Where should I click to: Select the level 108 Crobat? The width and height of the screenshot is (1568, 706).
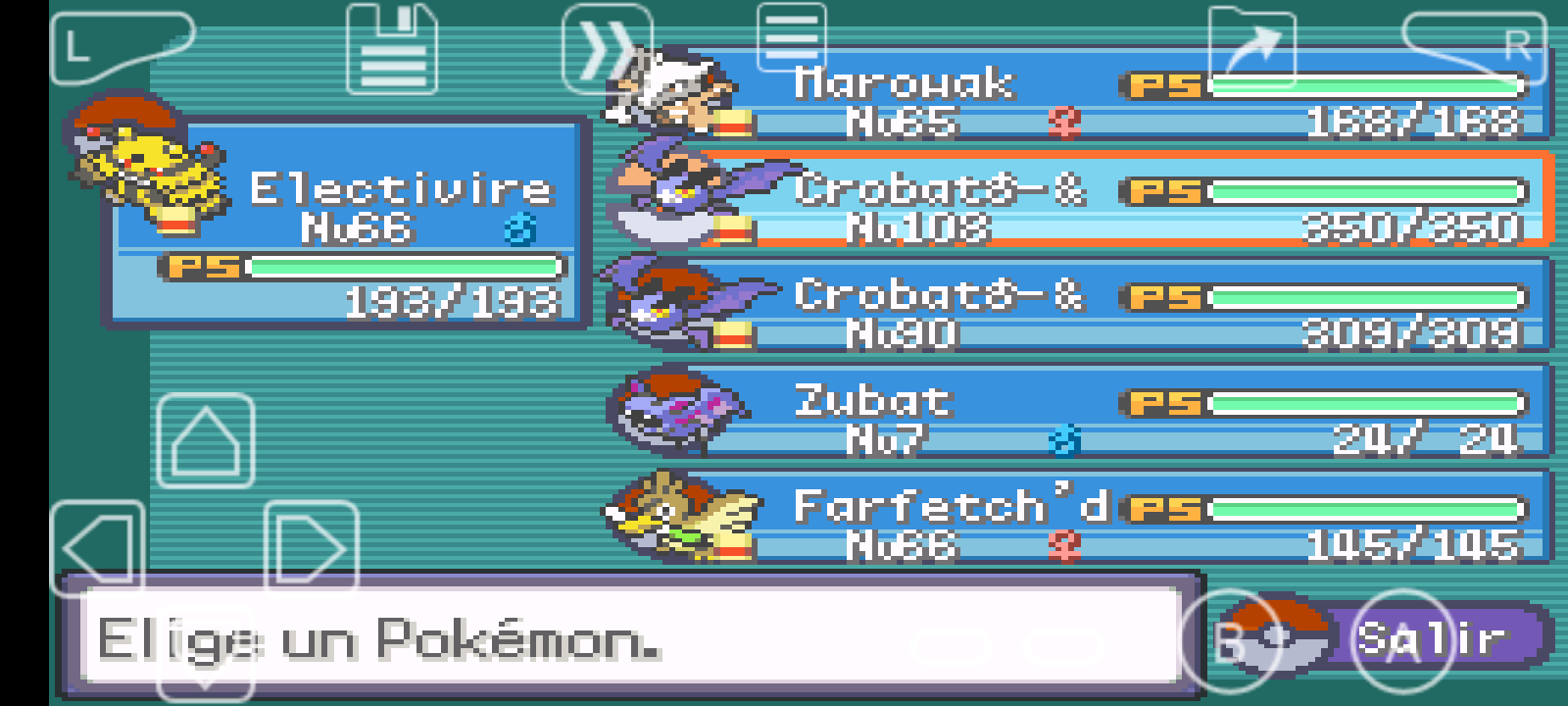click(1078, 201)
